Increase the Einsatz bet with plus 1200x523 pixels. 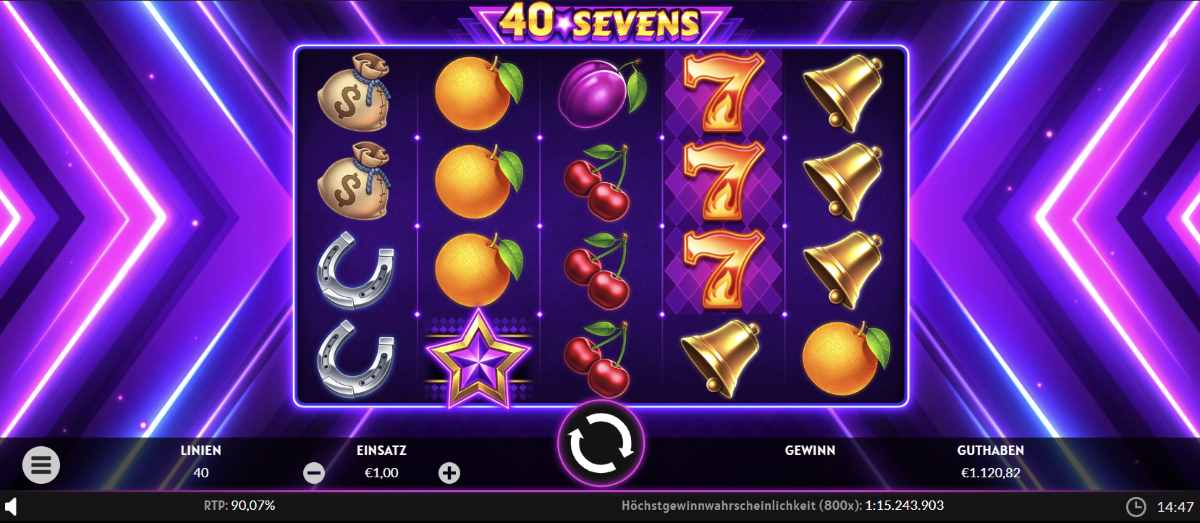tap(449, 474)
